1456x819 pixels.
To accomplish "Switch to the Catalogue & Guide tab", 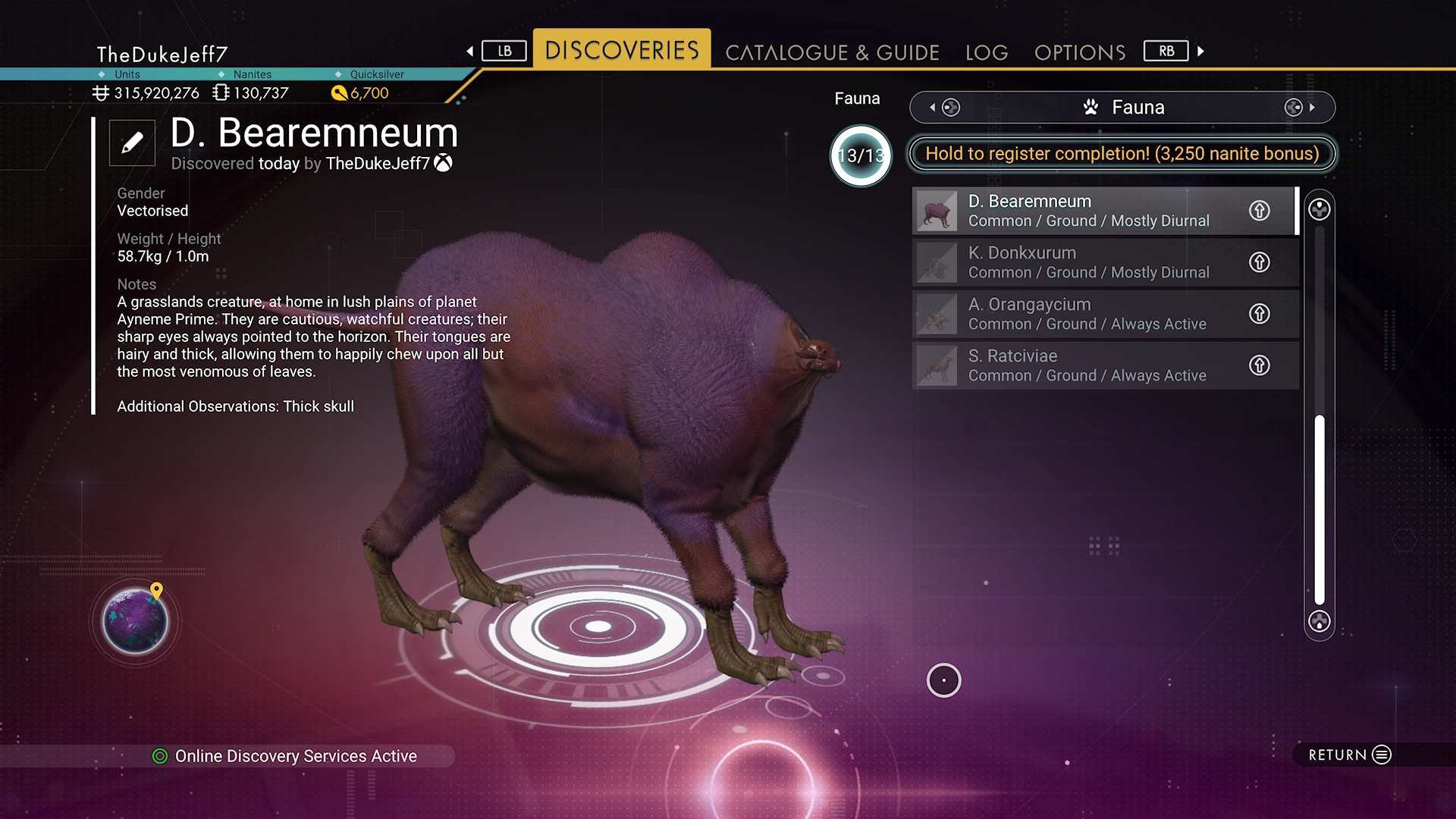I will pyautogui.click(x=832, y=52).
